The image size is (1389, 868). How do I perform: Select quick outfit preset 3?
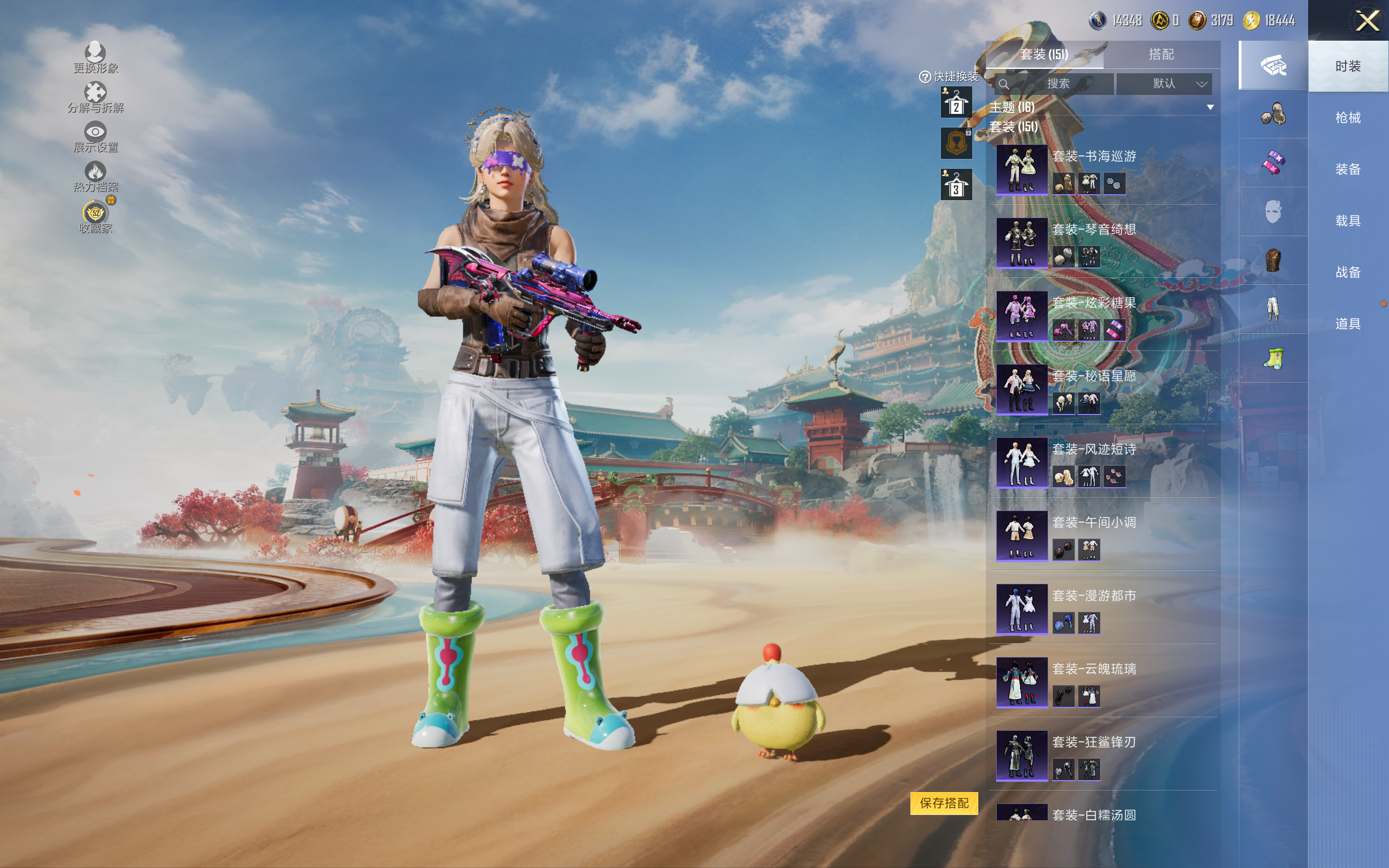click(955, 185)
